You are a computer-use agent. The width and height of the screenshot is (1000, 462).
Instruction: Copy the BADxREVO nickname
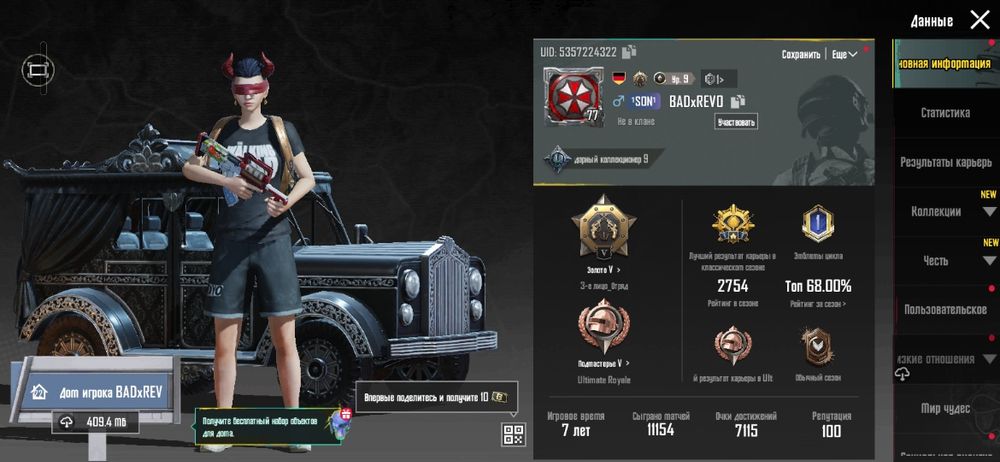point(738,101)
